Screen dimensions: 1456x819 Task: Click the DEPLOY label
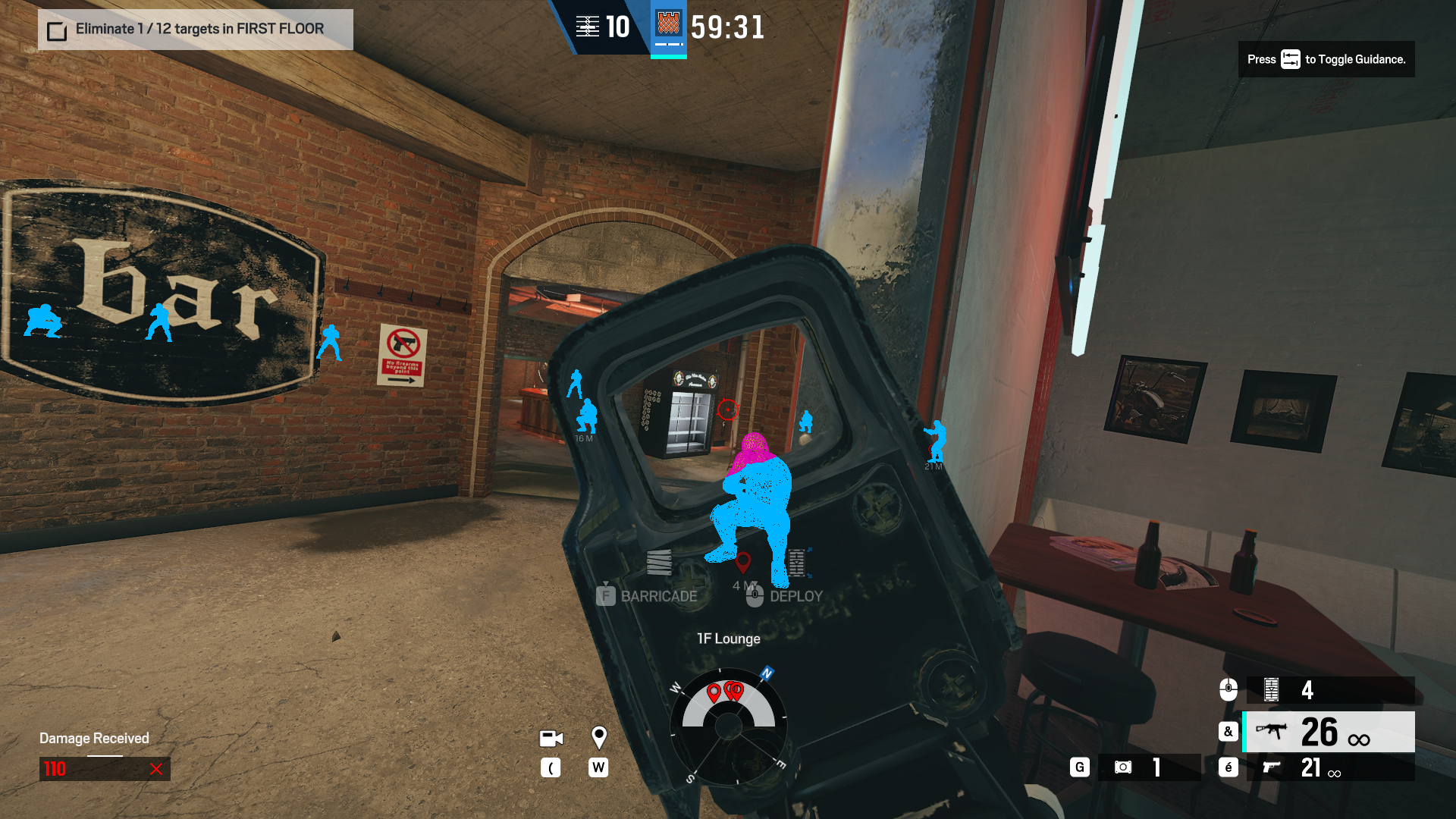click(x=795, y=596)
